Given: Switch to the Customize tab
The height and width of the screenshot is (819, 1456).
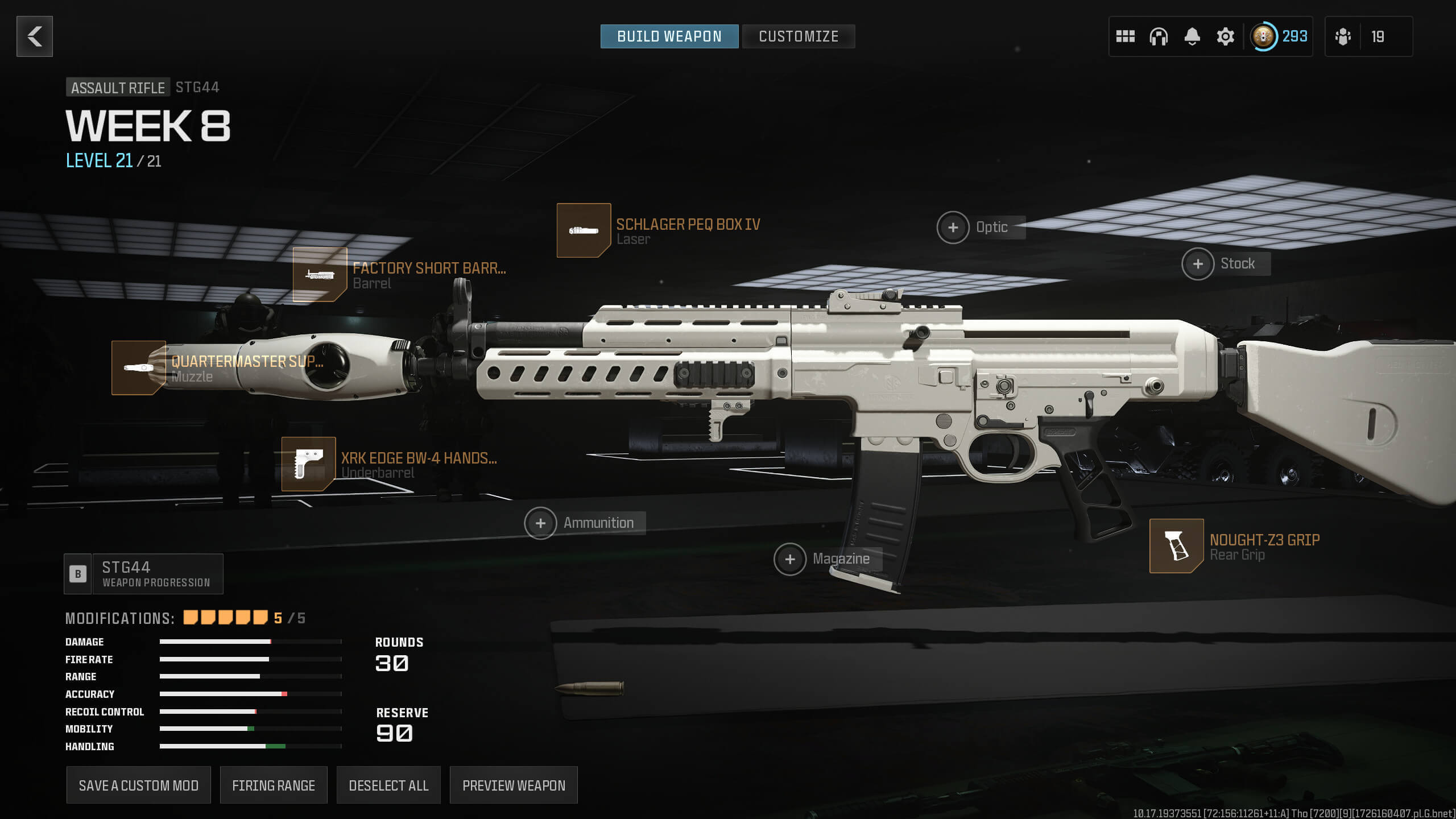Looking at the screenshot, I should 798,36.
